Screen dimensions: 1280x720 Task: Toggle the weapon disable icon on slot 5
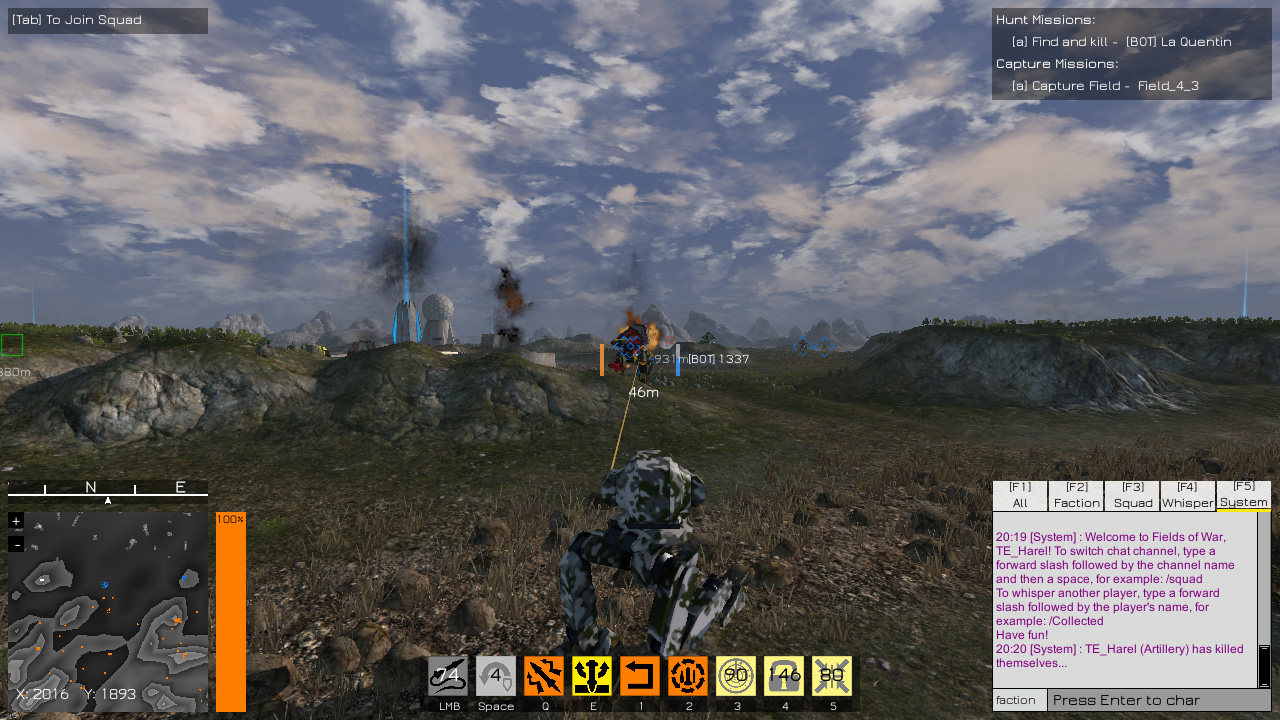pos(832,676)
